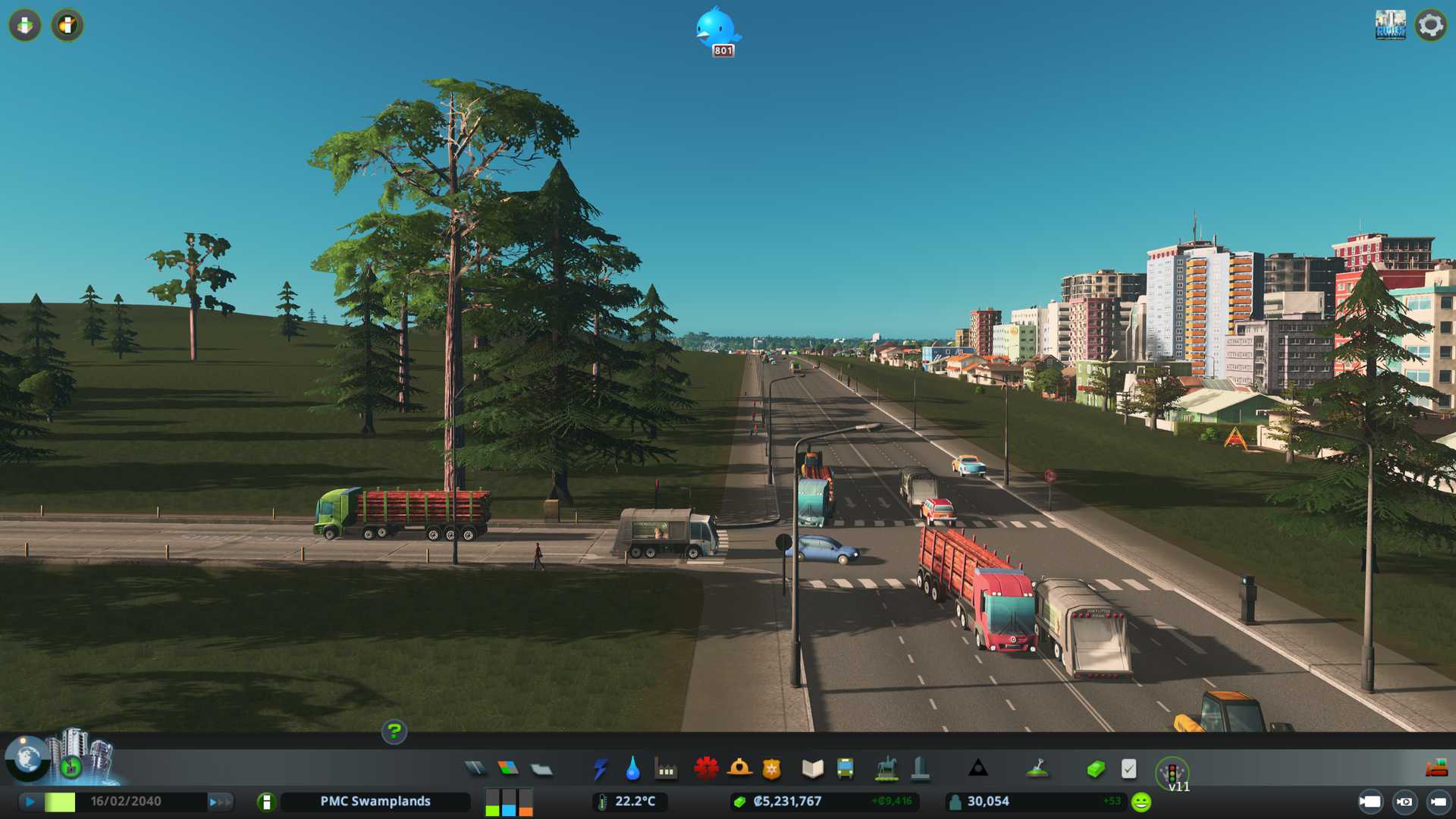Open the Roads build menu
1456x819 pixels.
(x=475, y=769)
